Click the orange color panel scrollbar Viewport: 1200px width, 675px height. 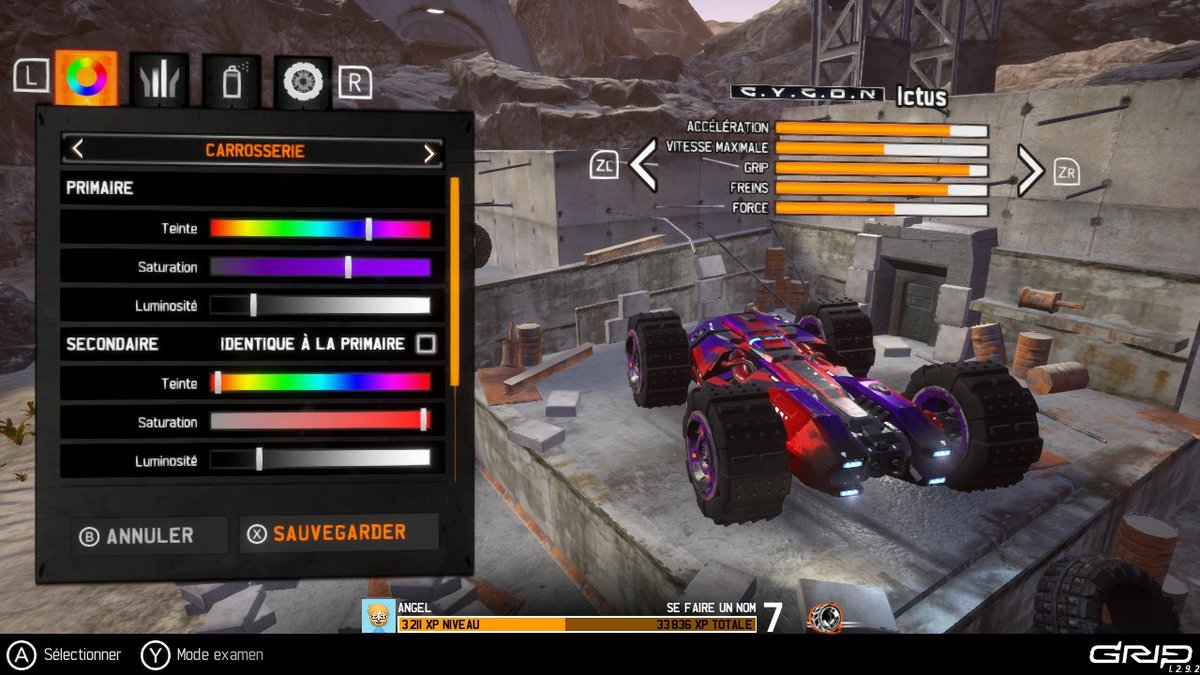point(455,280)
